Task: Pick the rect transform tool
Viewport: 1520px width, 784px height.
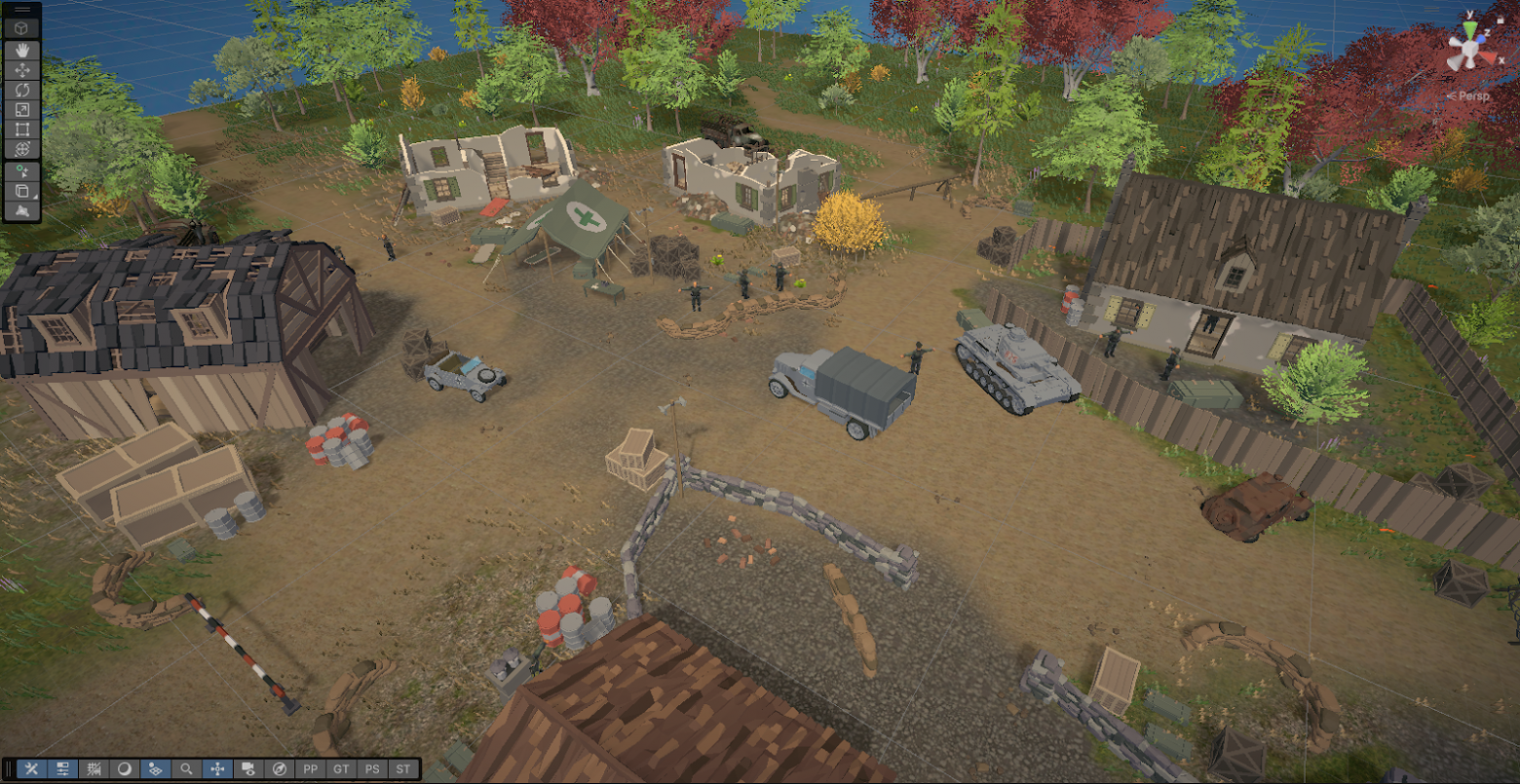Action: (x=22, y=129)
